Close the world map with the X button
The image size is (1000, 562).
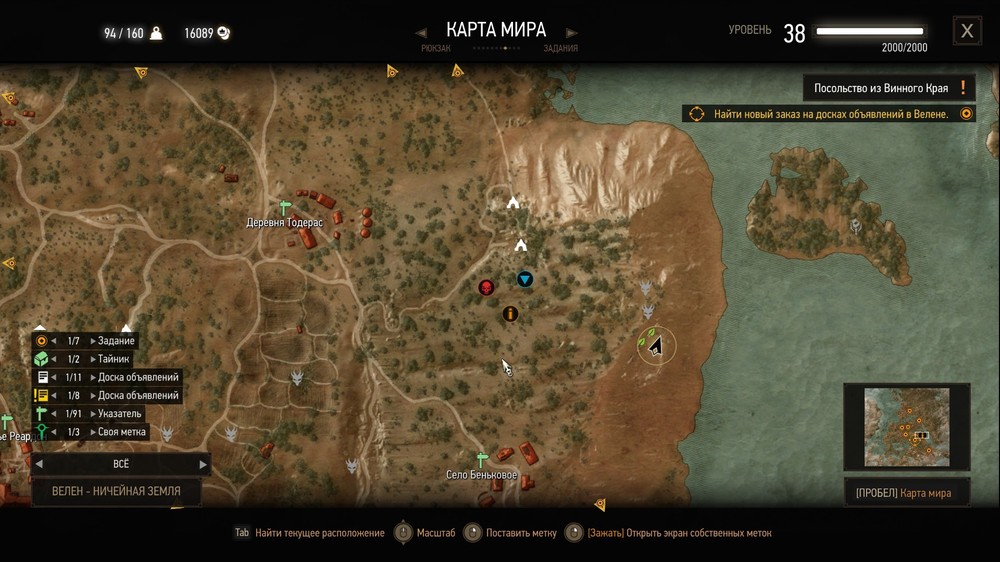(967, 31)
